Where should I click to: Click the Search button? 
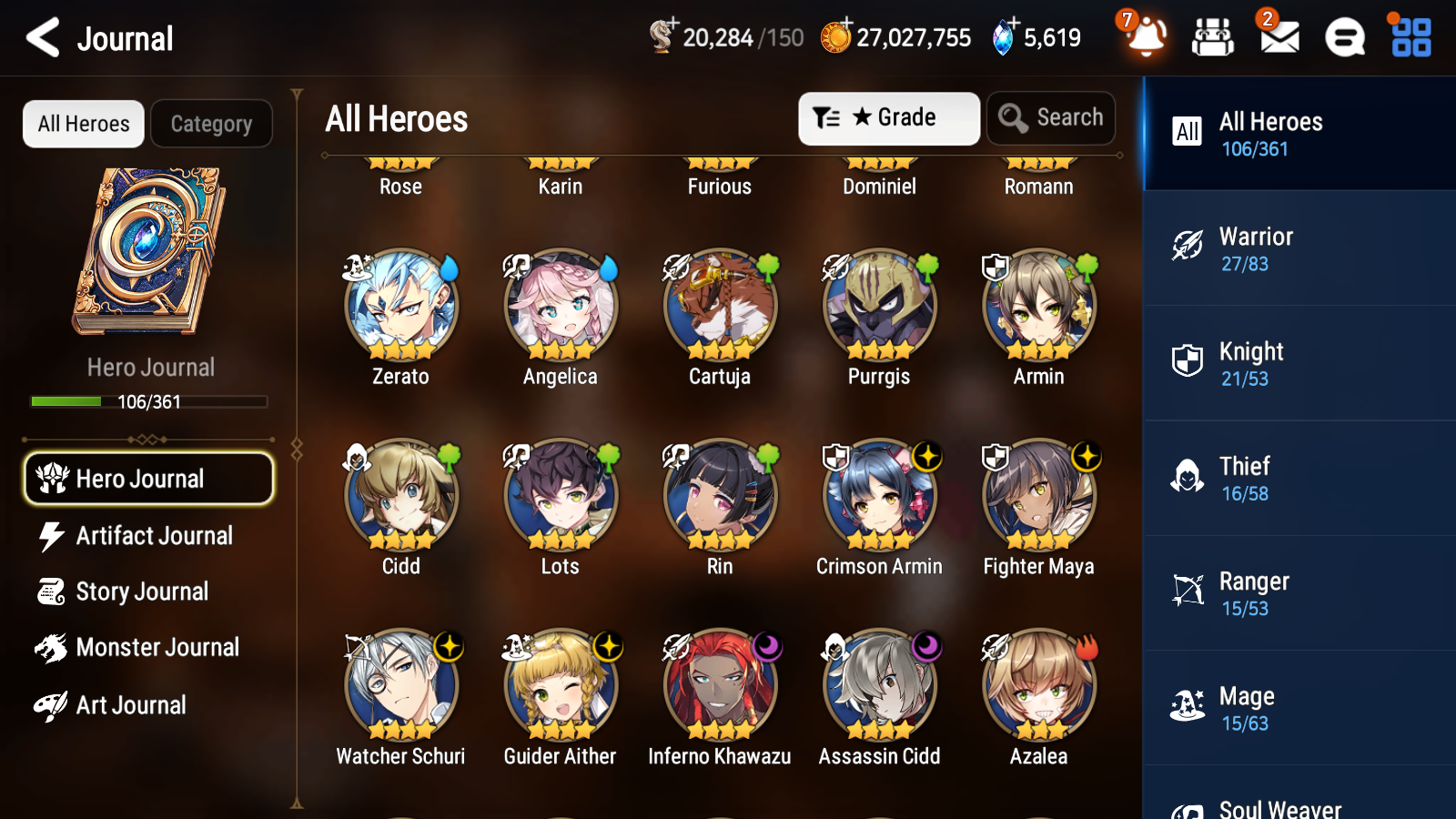pyautogui.click(x=1051, y=117)
